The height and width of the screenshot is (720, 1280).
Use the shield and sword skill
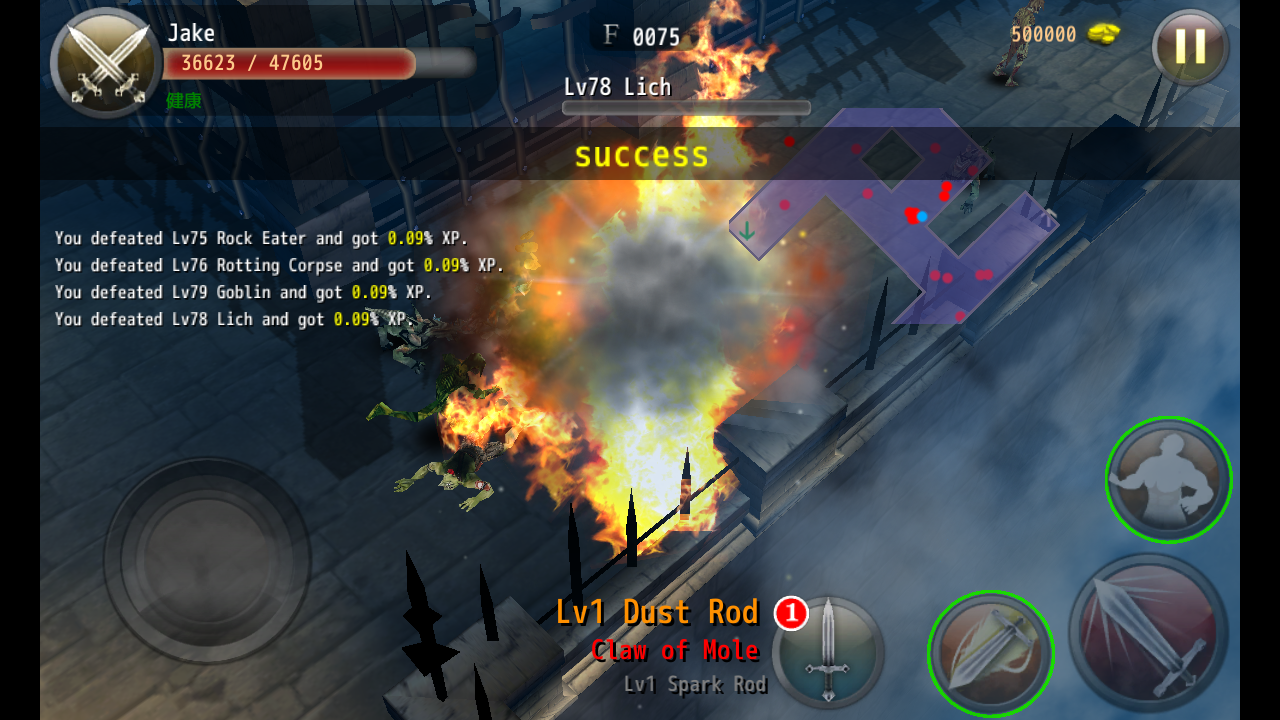click(x=990, y=653)
